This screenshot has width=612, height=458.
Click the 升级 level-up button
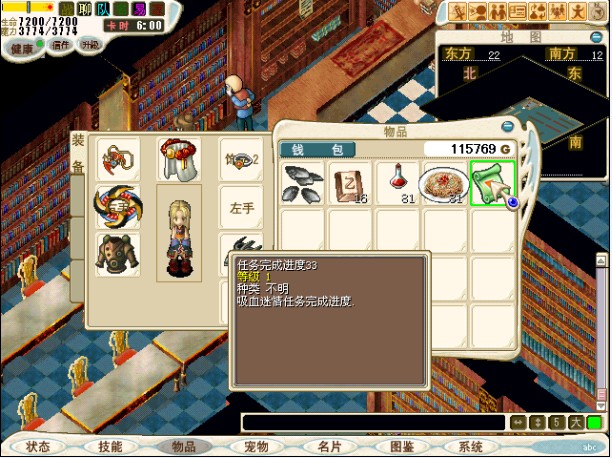(x=90, y=45)
